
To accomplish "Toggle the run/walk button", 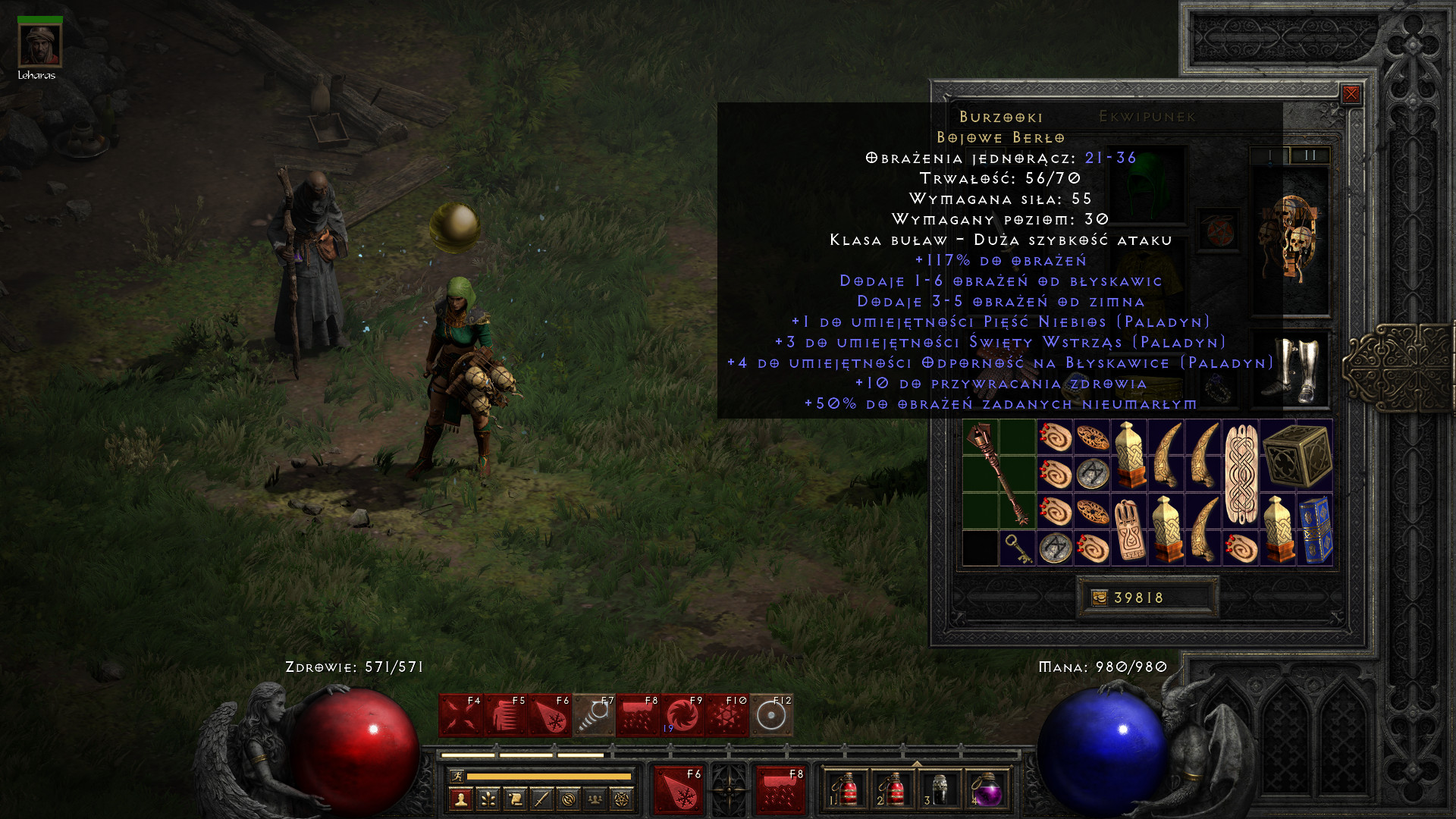I will coord(457,776).
